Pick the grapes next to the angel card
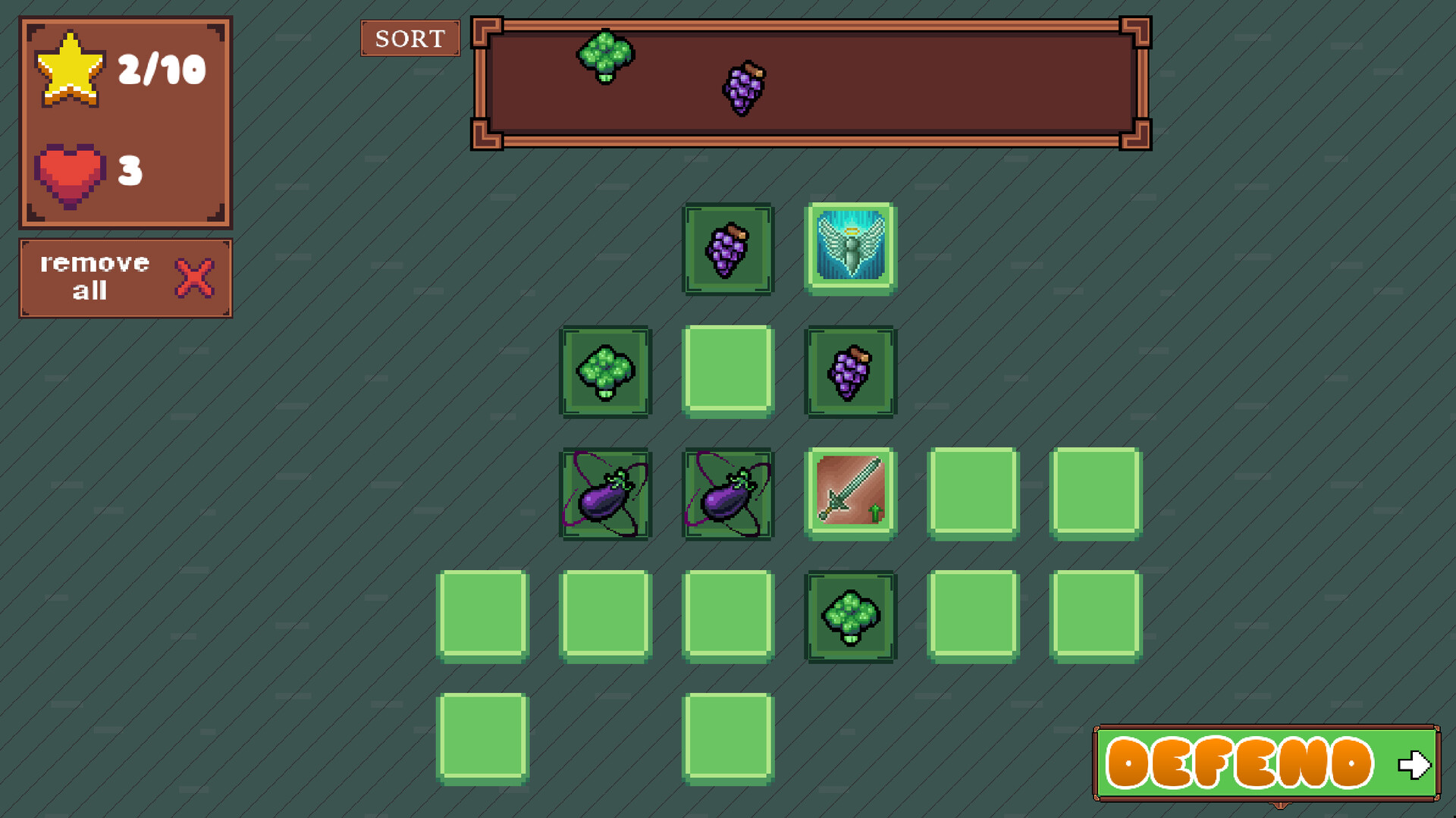The height and width of the screenshot is (818, 1456). (850, 371)
